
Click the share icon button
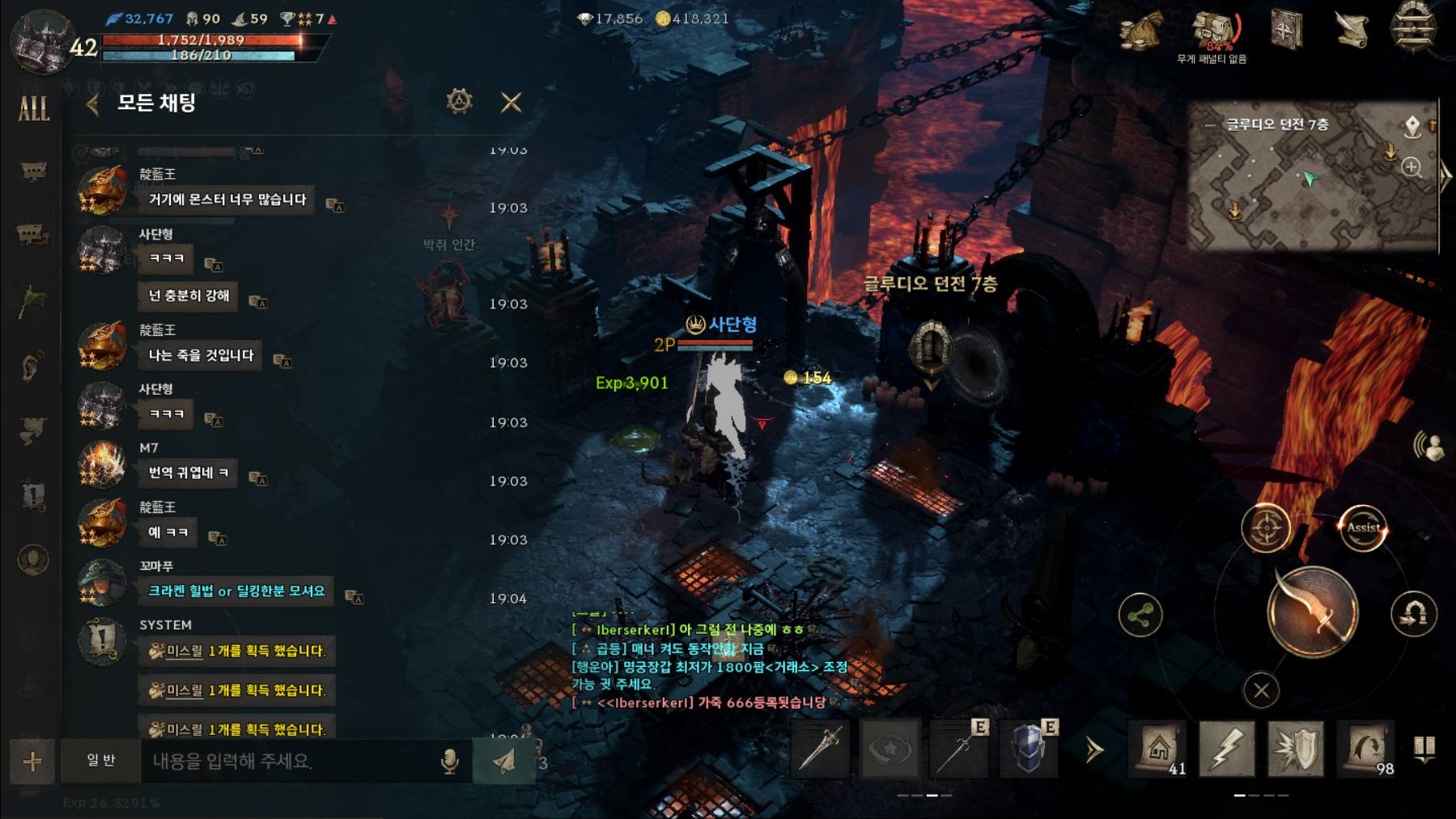(x=1140, y=616)
